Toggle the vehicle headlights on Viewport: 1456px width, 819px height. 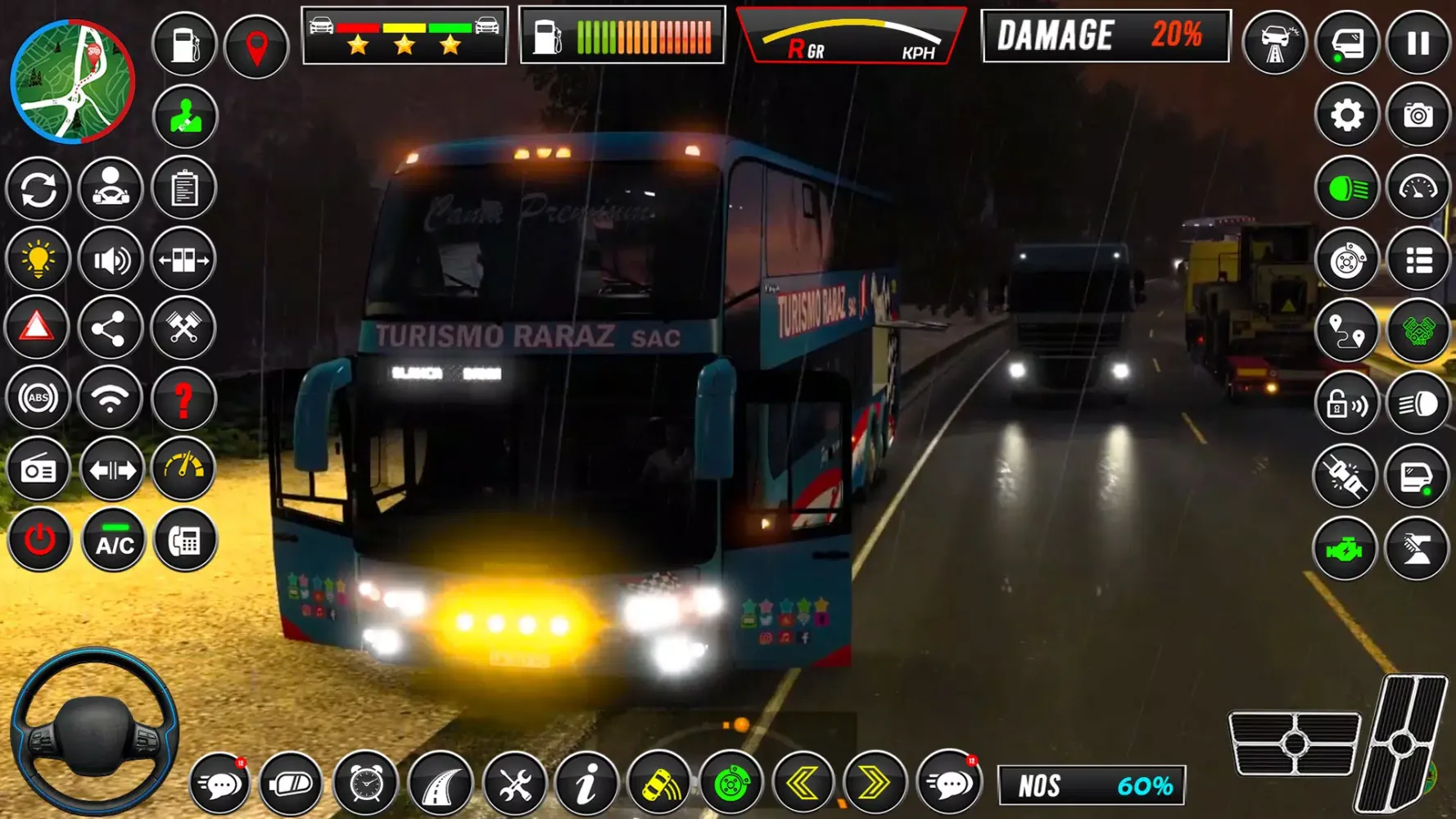(x=1347, y=185)
